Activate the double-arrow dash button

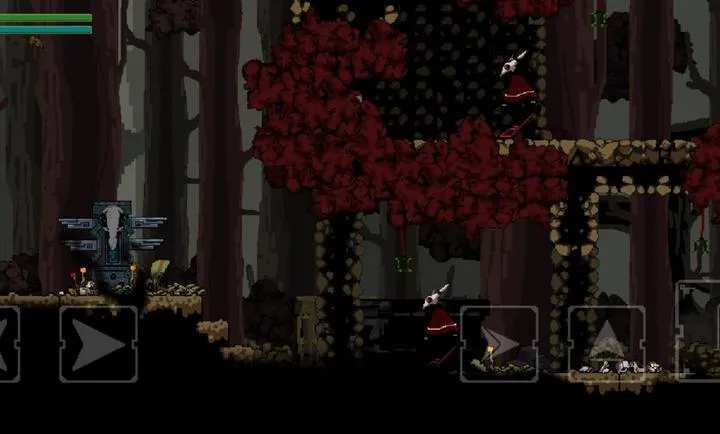click(499, 344)
